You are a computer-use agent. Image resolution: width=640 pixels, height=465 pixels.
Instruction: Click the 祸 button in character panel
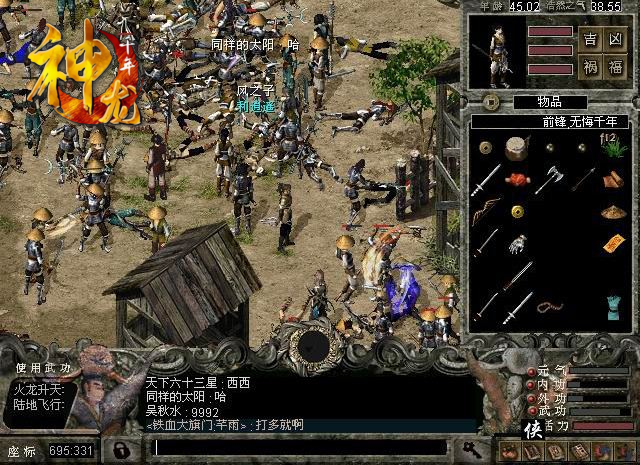click(591, 68)
